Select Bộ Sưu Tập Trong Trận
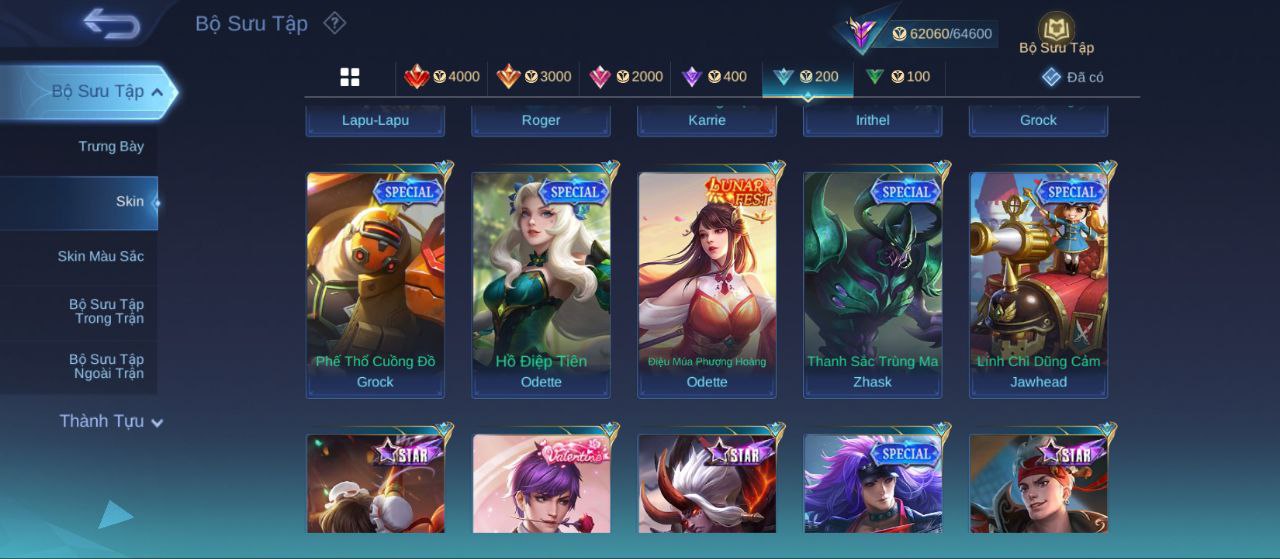 point(106,312)
